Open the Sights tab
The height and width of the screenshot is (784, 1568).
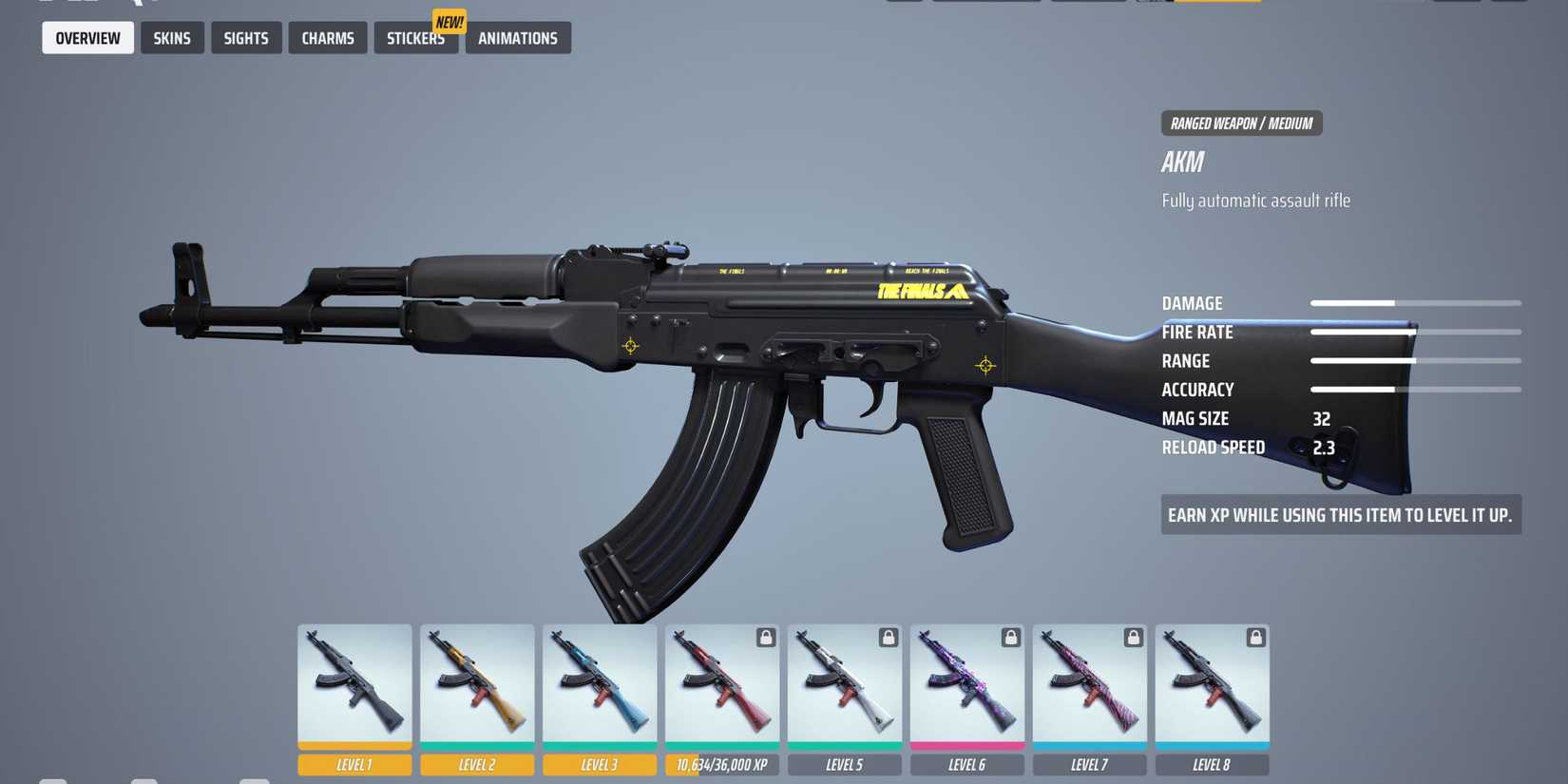(246, 38)
